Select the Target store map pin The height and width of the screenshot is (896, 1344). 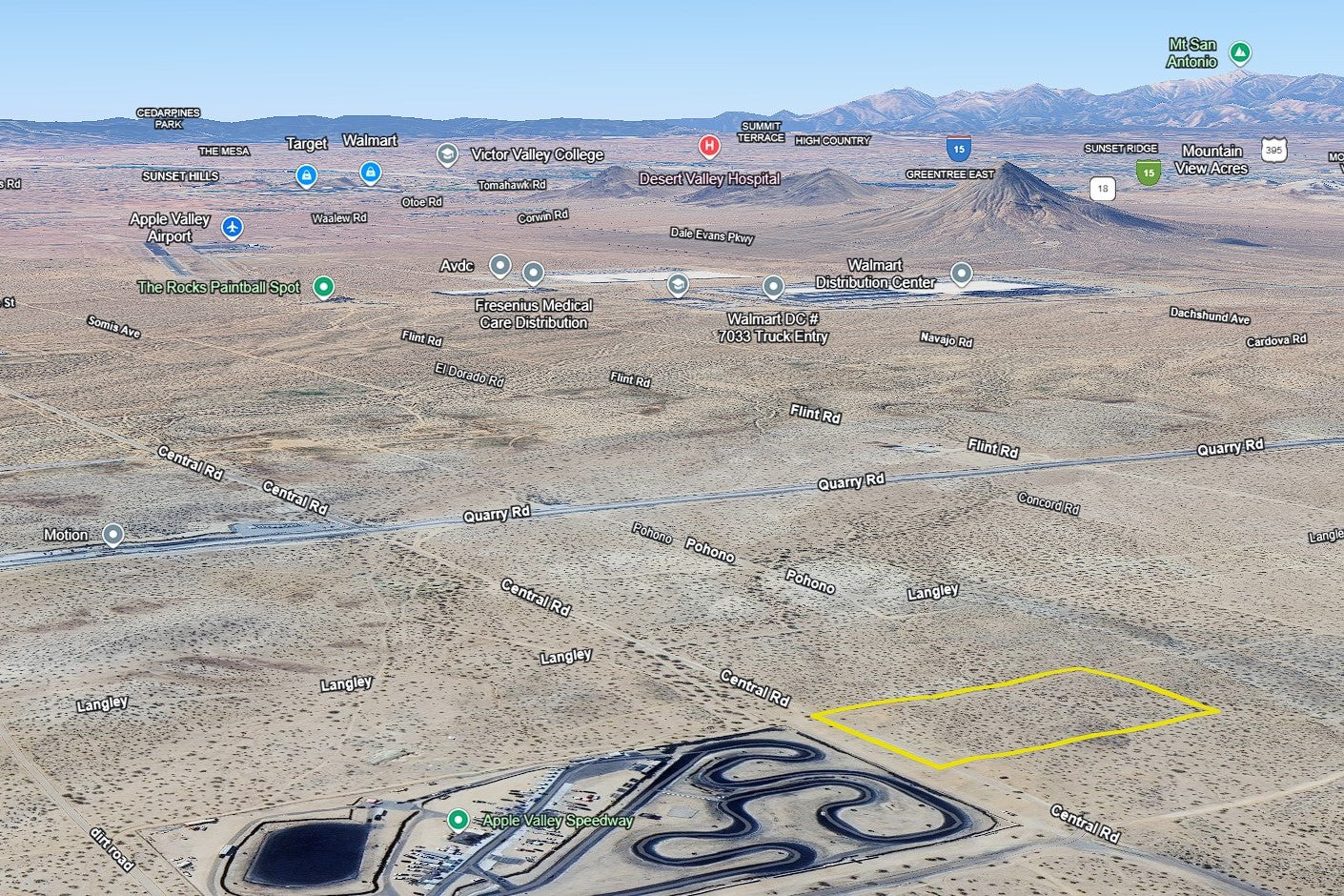(306, 175)
